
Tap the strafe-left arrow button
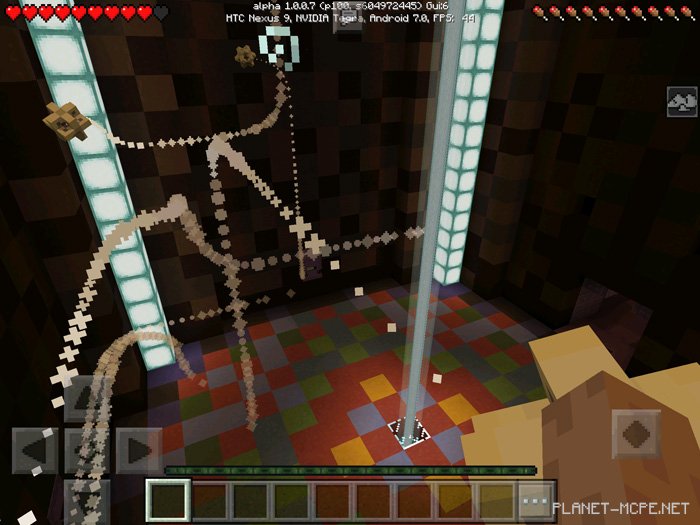34,451
